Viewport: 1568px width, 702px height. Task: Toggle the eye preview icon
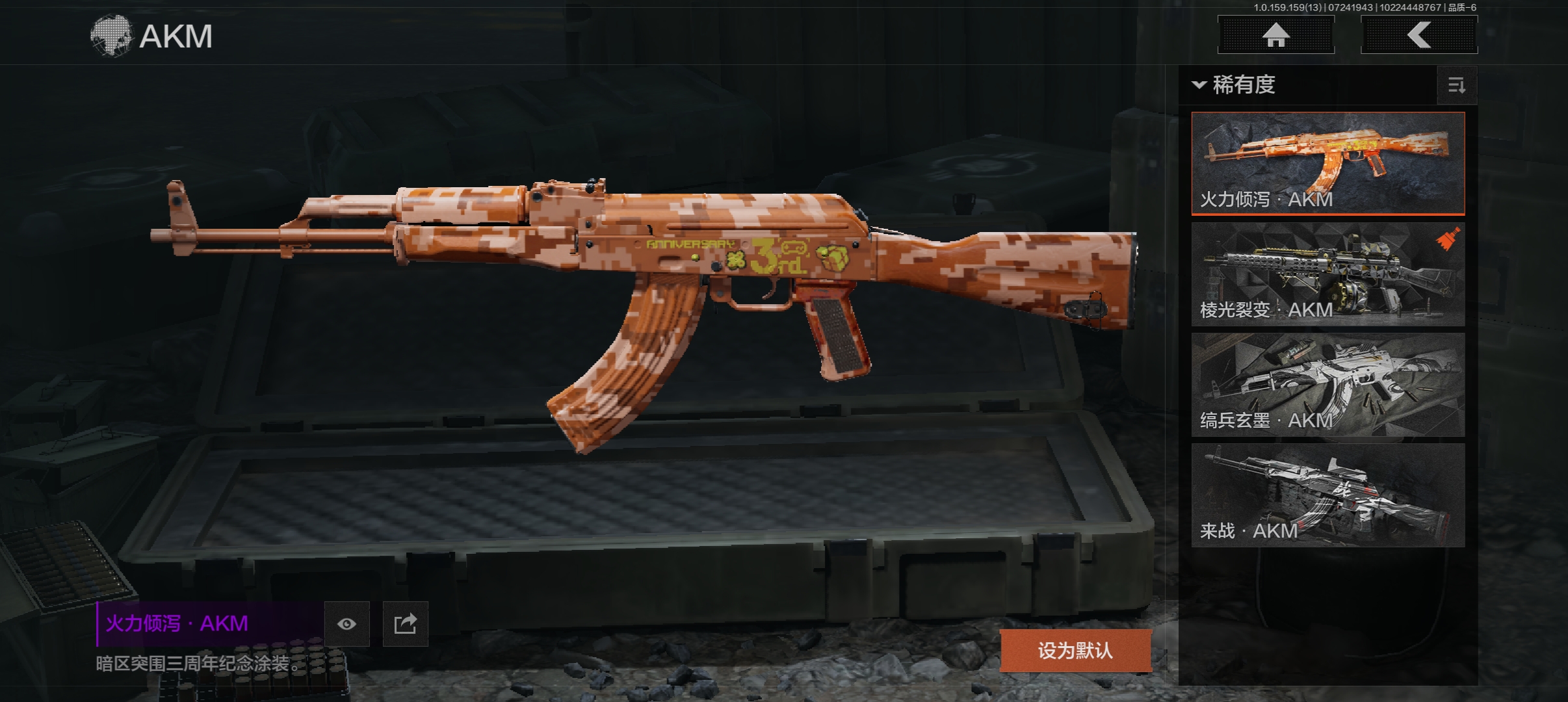347,624
